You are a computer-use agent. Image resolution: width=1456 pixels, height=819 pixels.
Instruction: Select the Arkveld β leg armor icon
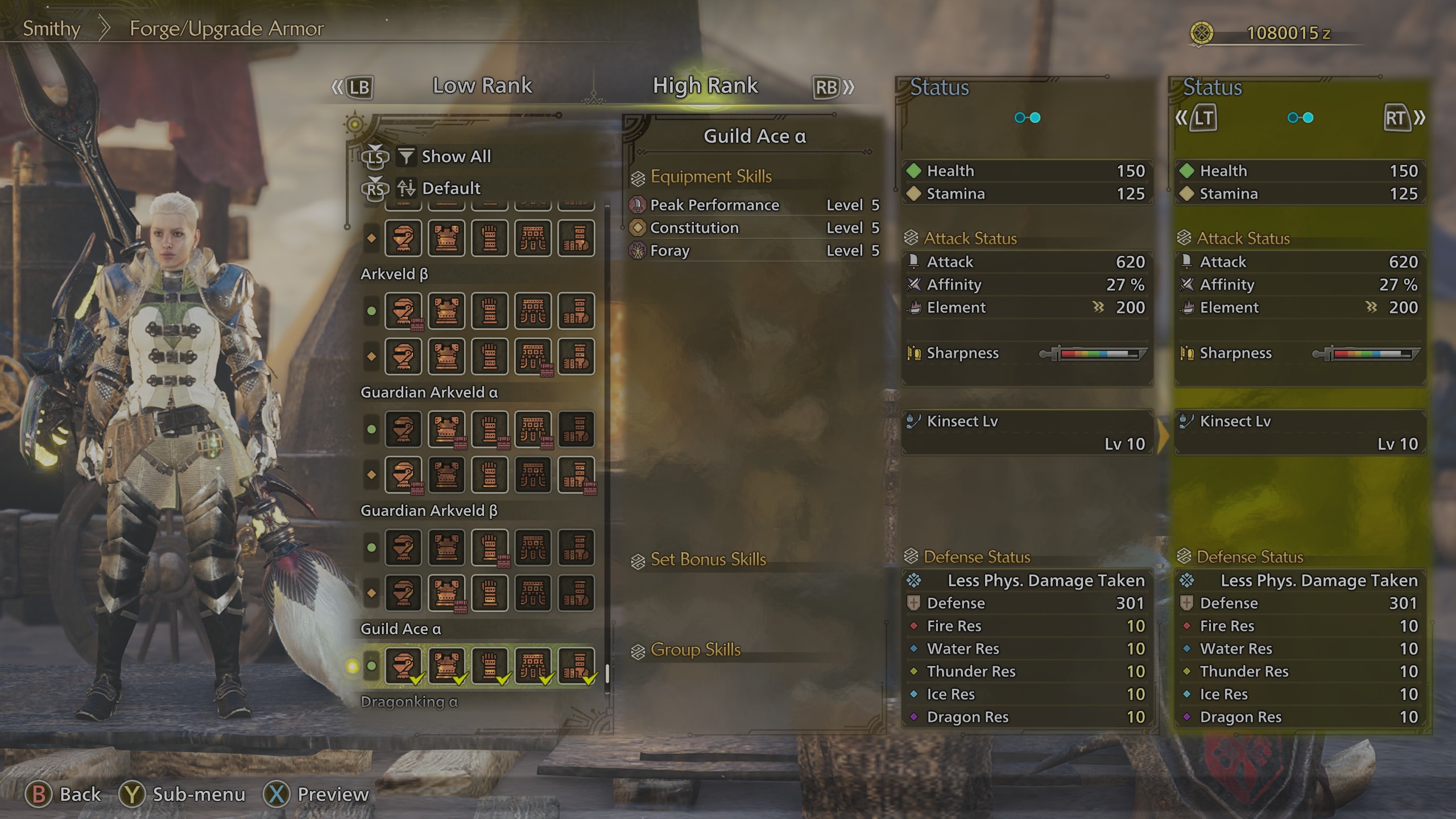click(x=576, y=311)
